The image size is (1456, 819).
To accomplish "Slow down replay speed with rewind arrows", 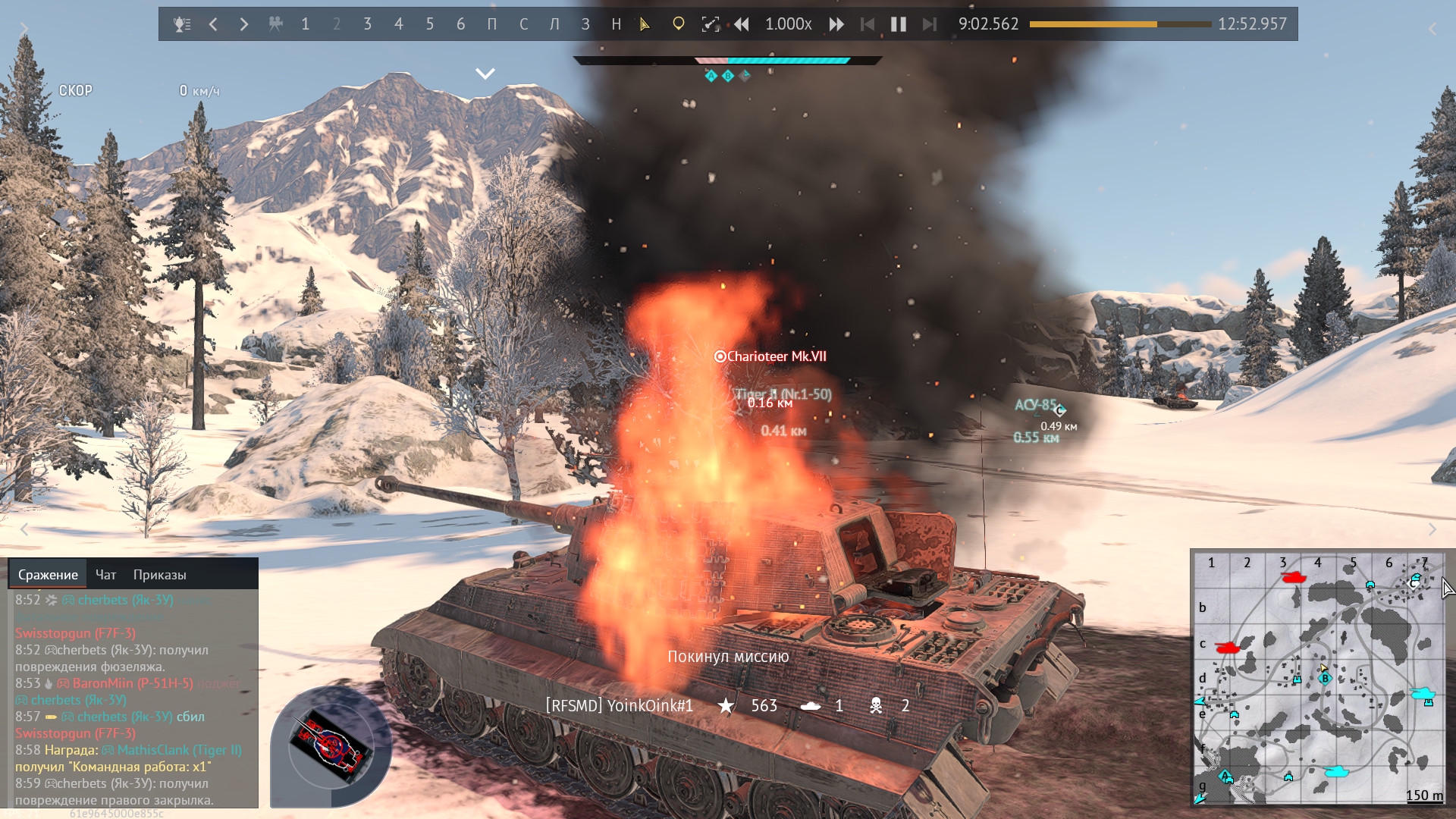I will pyautogui.click(x=741, y=24).
